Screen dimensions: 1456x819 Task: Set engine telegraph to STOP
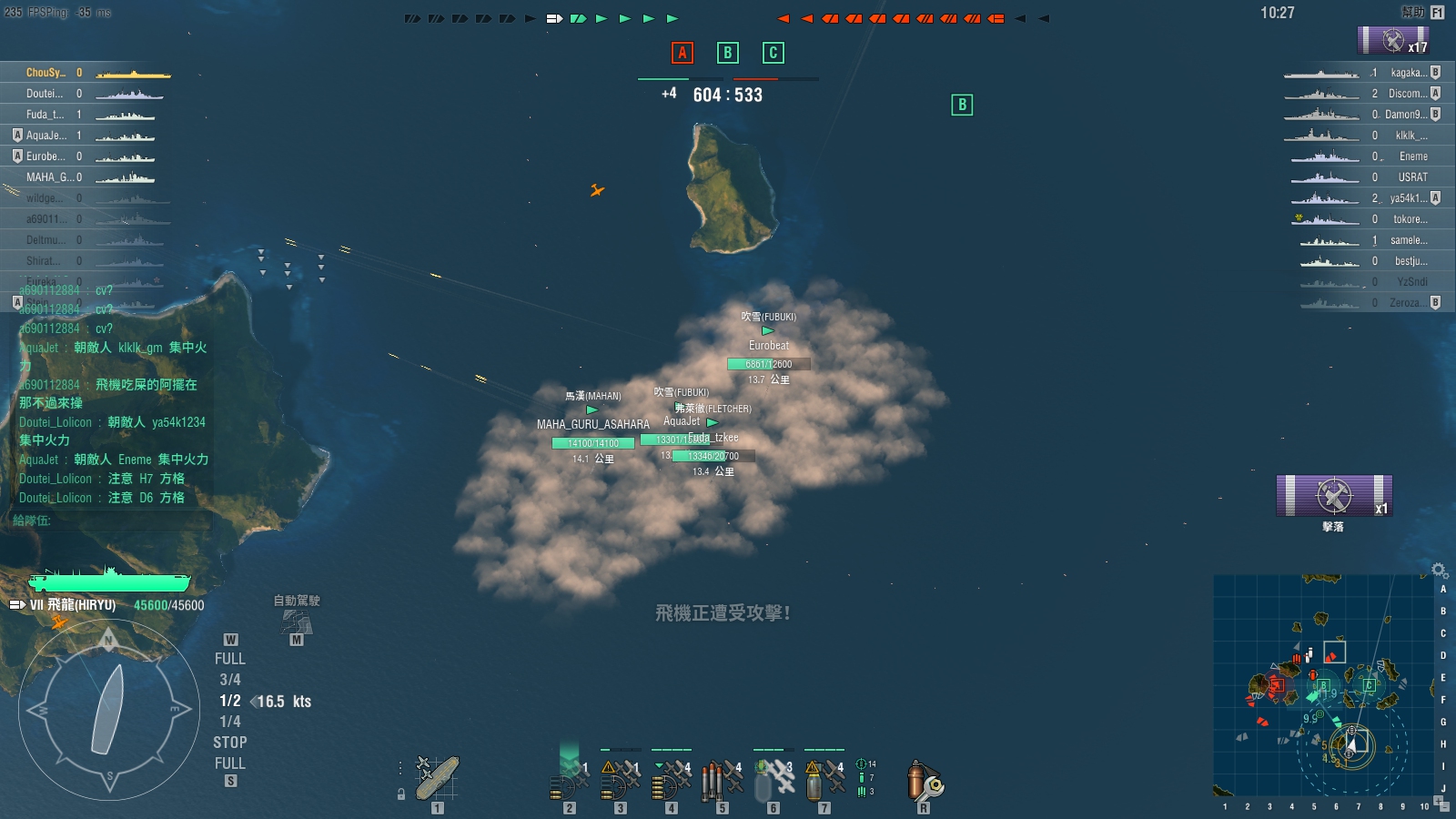click(229, 743)
